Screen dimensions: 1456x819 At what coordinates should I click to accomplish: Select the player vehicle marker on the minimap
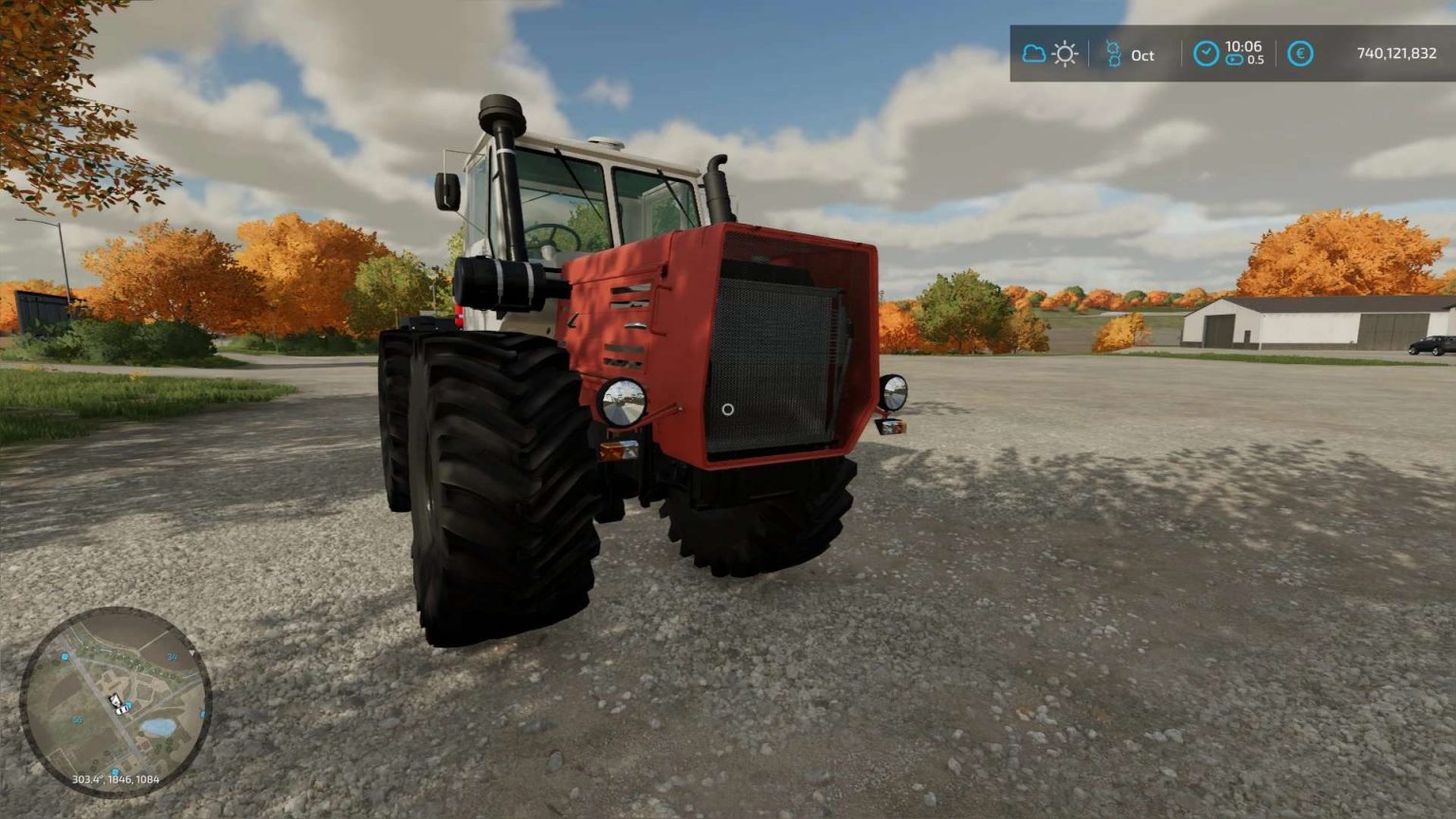pyautogui.click(x=118, y=703)
